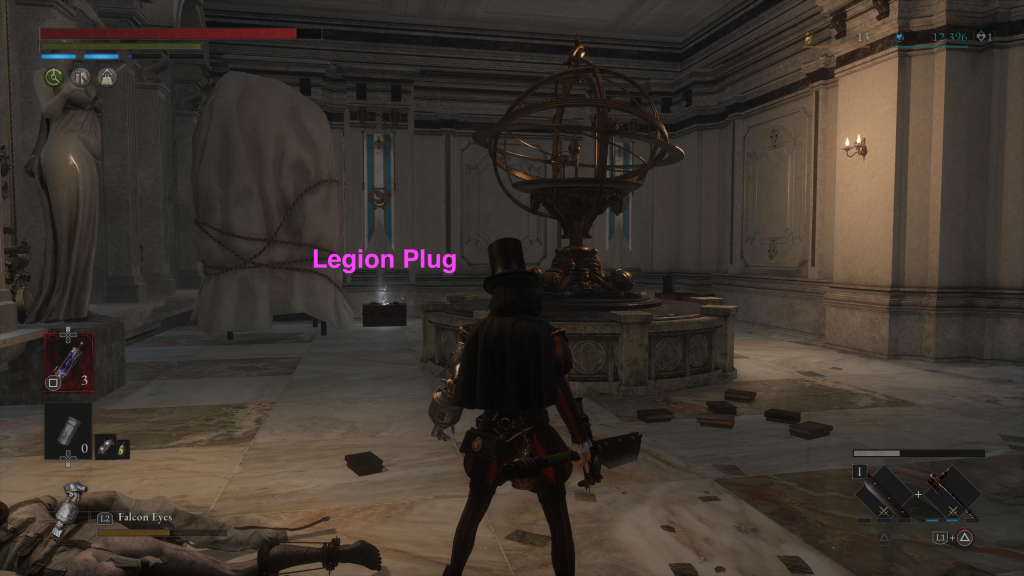
Task: Click the twin-figure status effect icon
Action: pyautogui.click(x=81, y=77)
